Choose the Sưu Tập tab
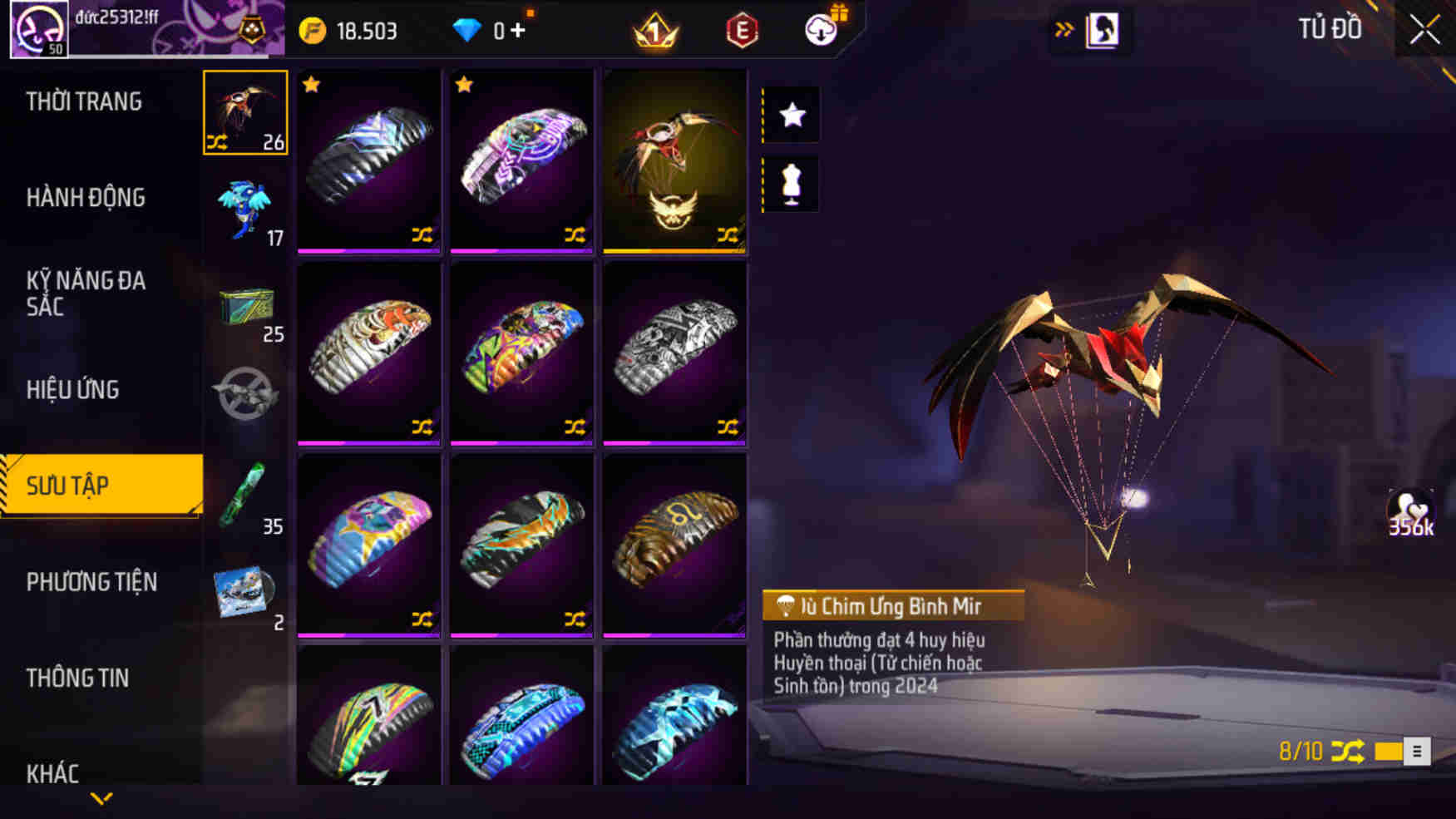 tap(101, 486)
